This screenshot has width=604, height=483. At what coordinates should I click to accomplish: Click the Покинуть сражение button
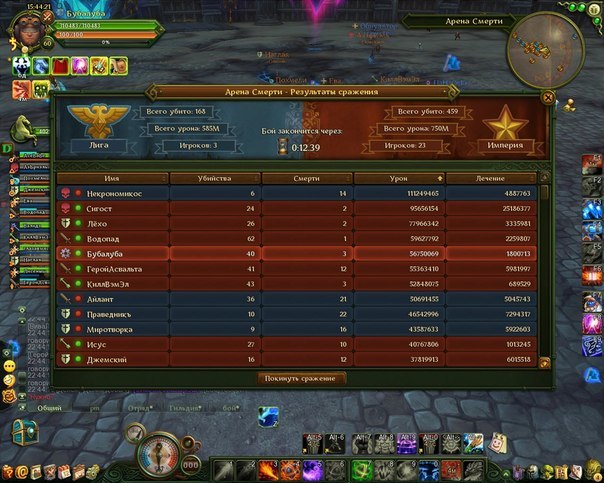(x=302, y=378)
